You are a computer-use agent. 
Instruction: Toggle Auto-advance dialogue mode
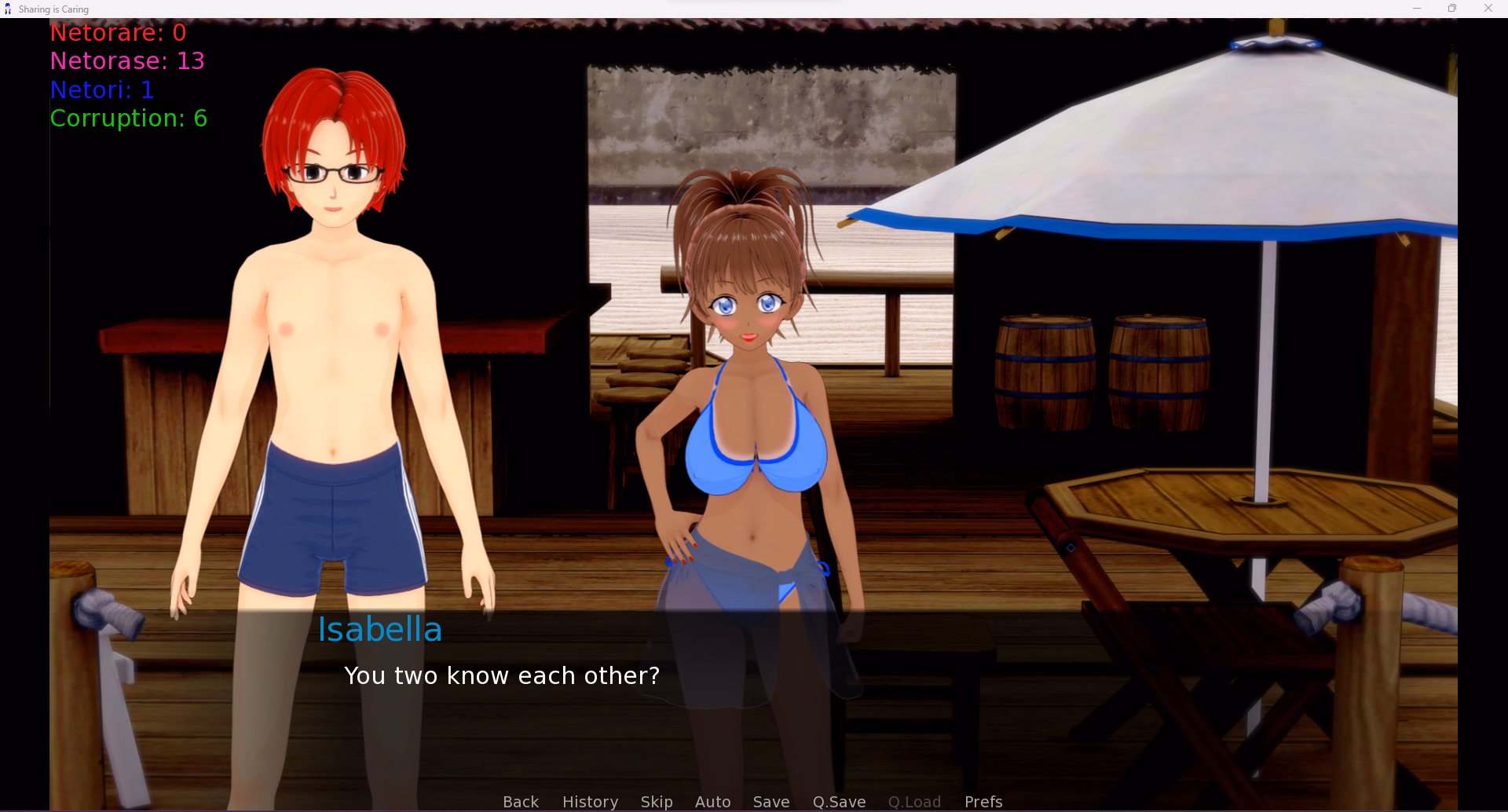tap(712, 801)
